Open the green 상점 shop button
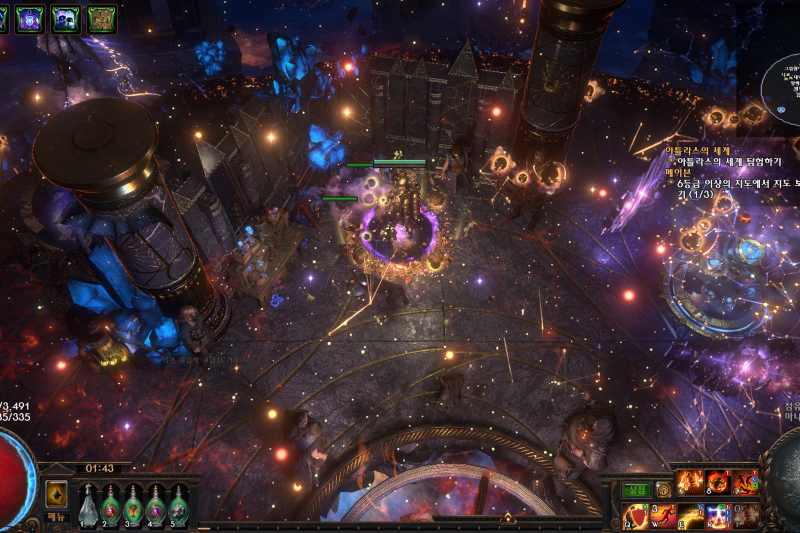The image size is (800, 533). tap(636, 490)
